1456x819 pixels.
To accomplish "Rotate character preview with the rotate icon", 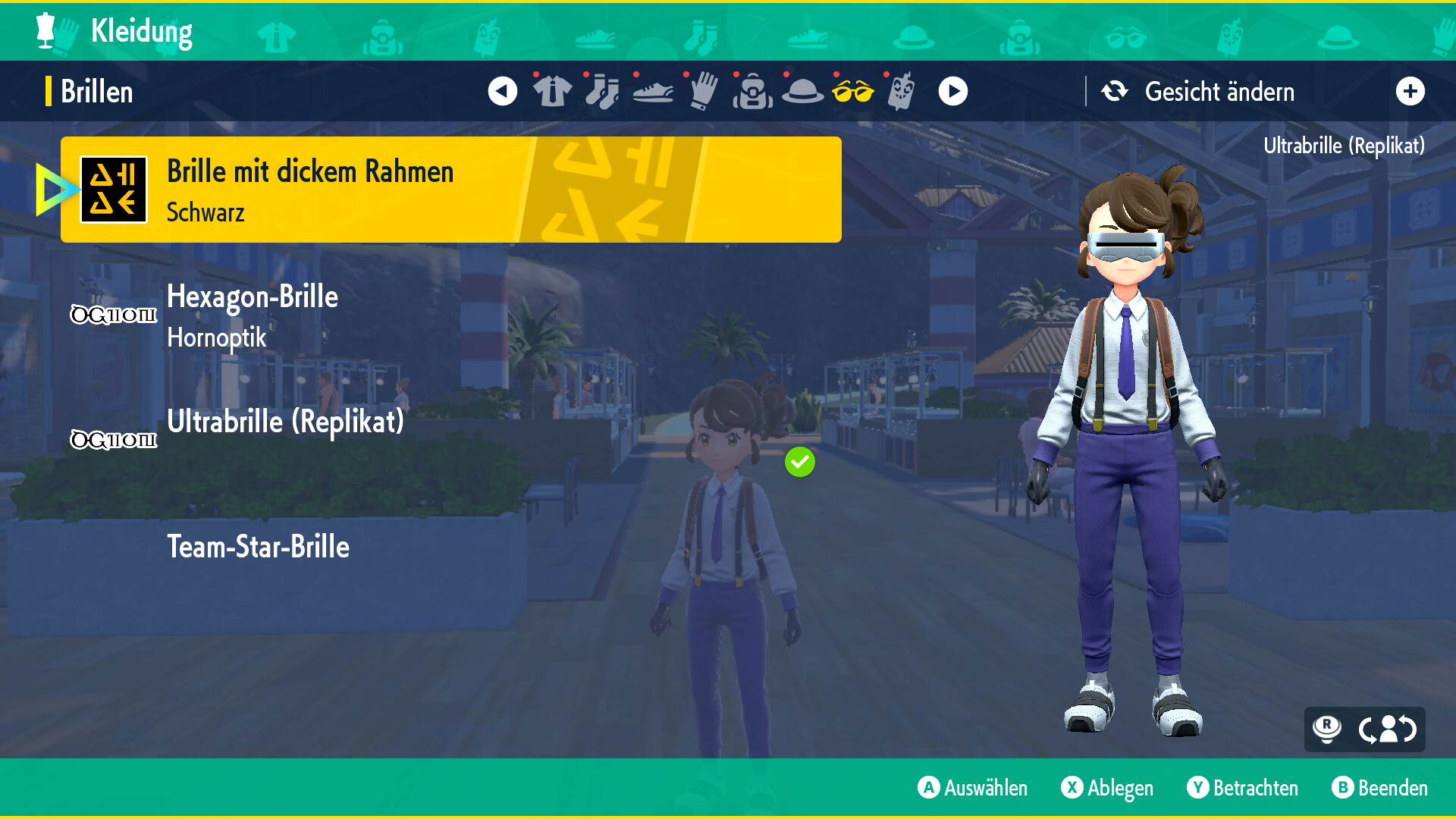I will click(x=1387, y=730).
